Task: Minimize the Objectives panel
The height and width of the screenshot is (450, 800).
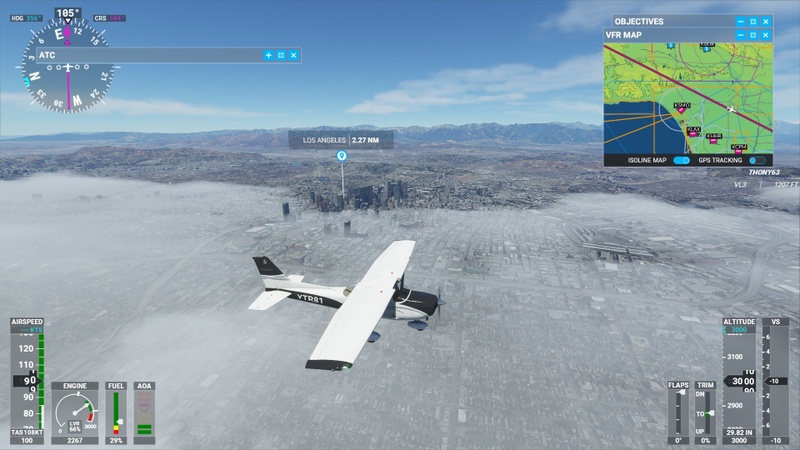Action: [741, 21]
